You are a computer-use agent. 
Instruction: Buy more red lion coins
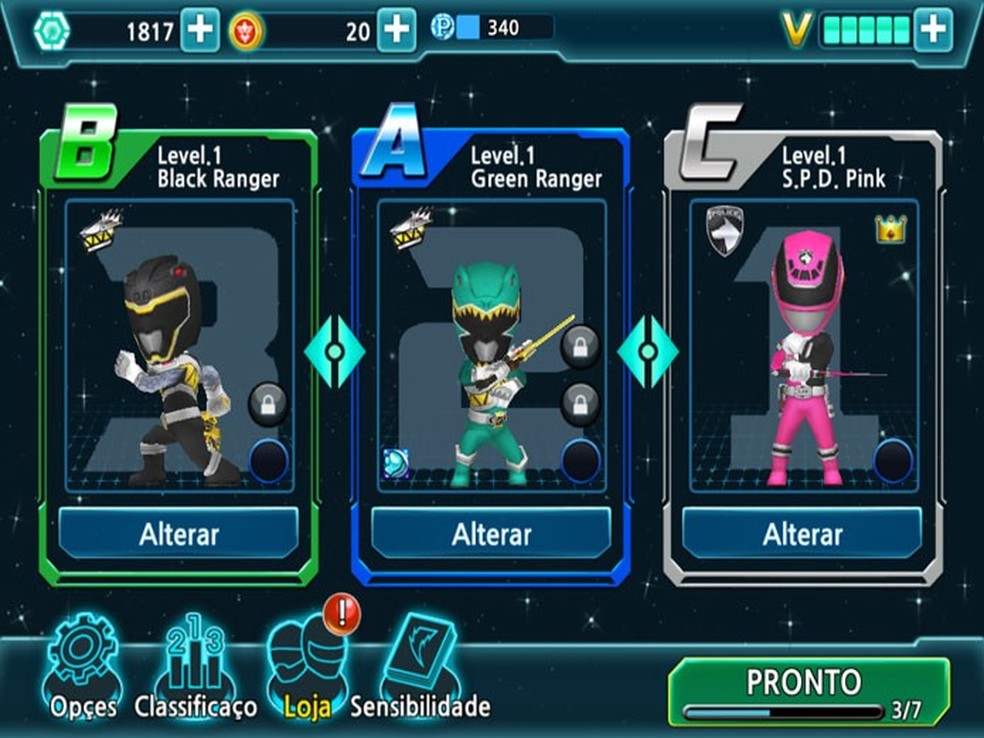tap(396, 31)
